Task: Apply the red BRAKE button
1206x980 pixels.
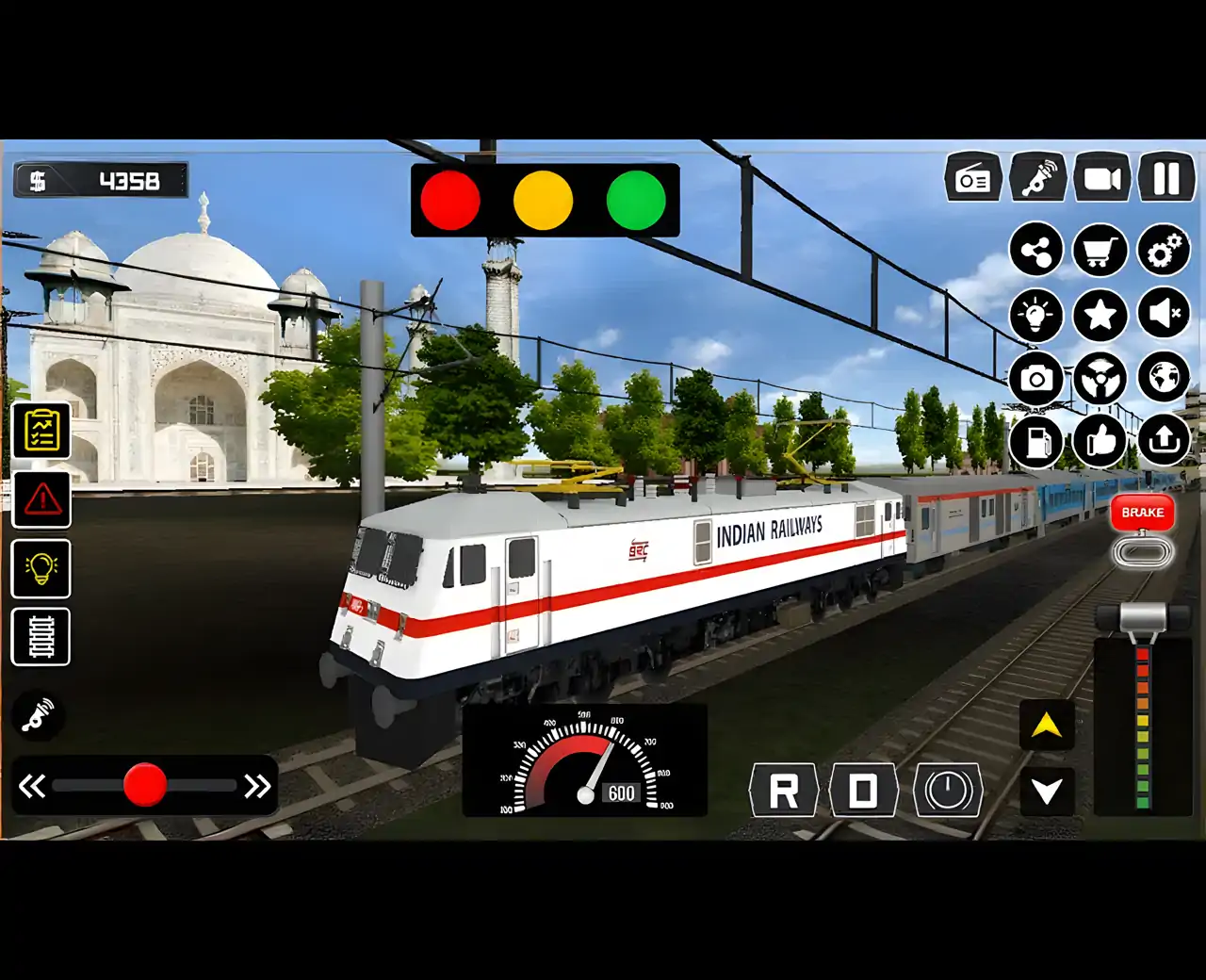Action: 1142,513
